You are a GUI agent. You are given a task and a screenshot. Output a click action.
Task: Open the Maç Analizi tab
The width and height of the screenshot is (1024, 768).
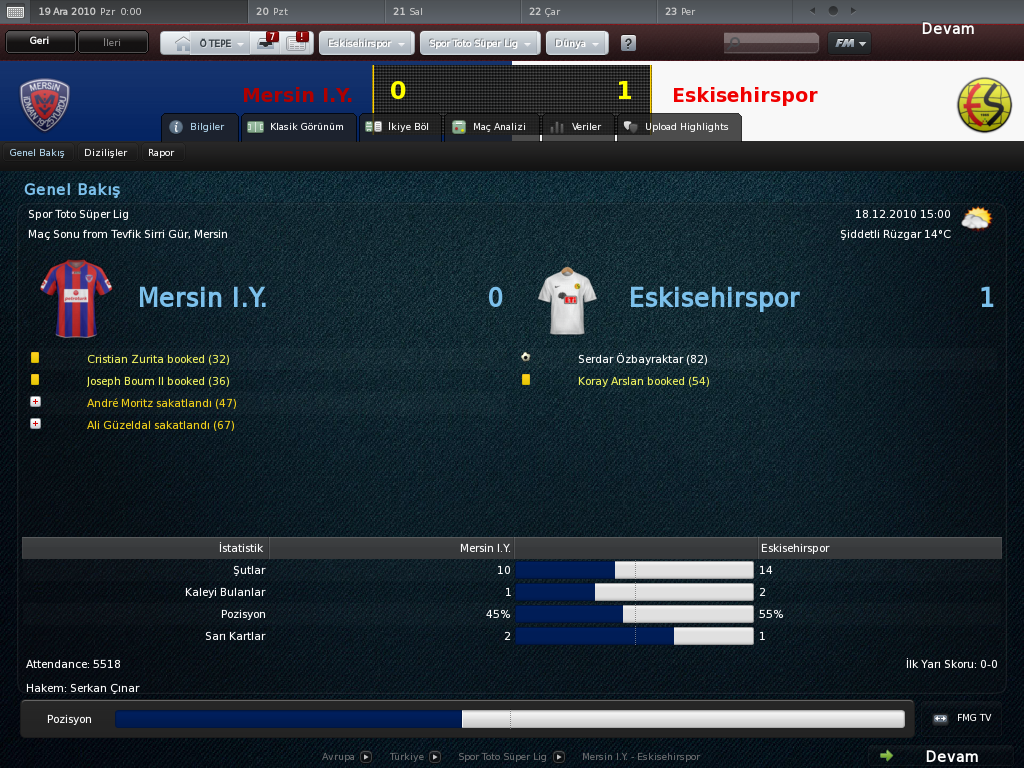coord(491,127)
